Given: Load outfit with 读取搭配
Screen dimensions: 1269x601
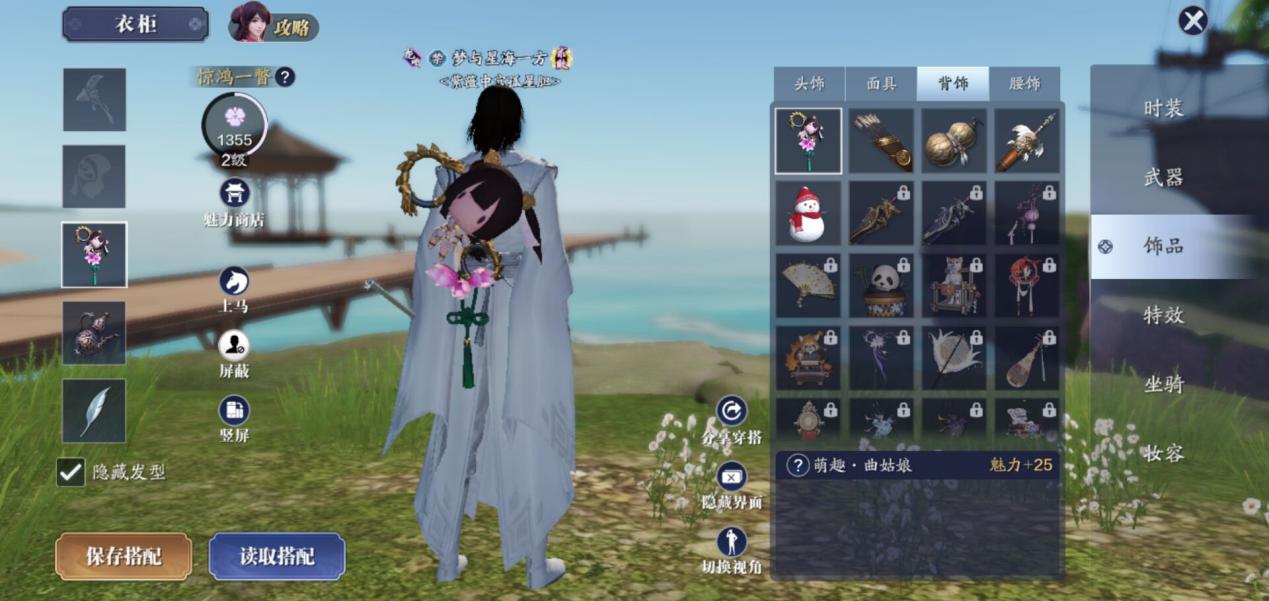Looking at the screenshot, I should point(277,557).
